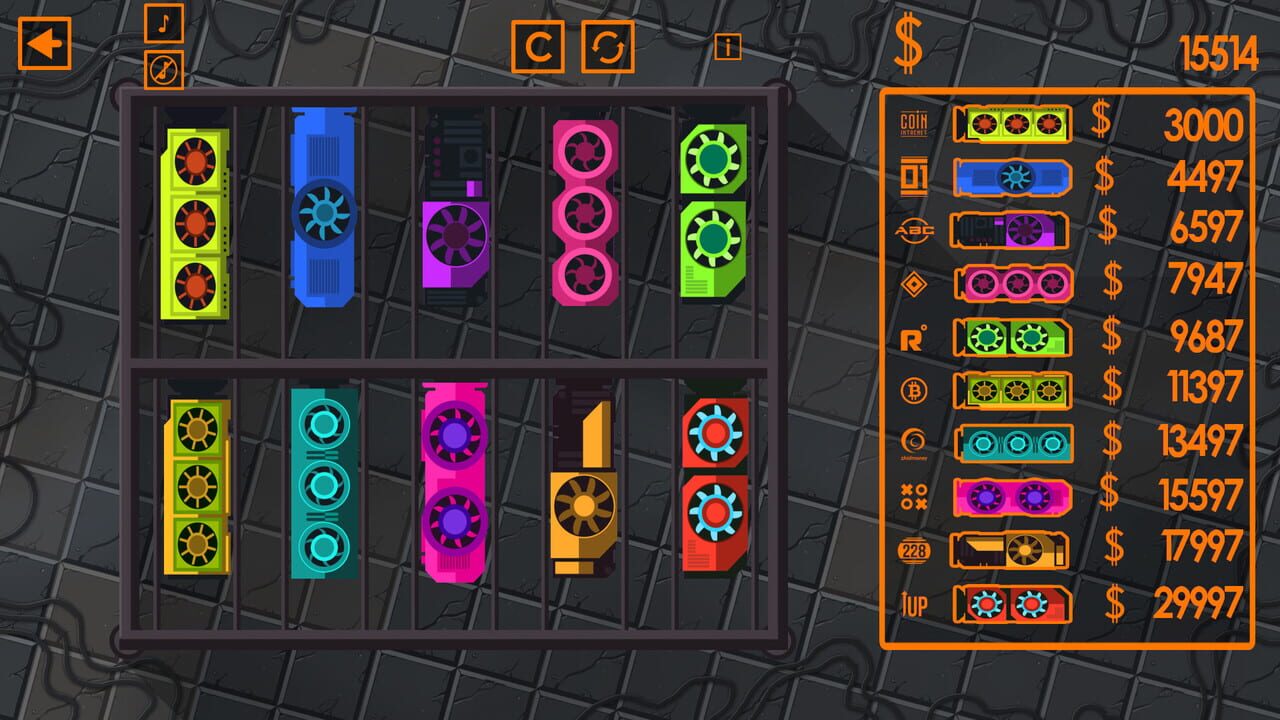This screenshot has width=1280, height=720.
Task: Click the back arrow to exit the shop
Action: (44, 44)
